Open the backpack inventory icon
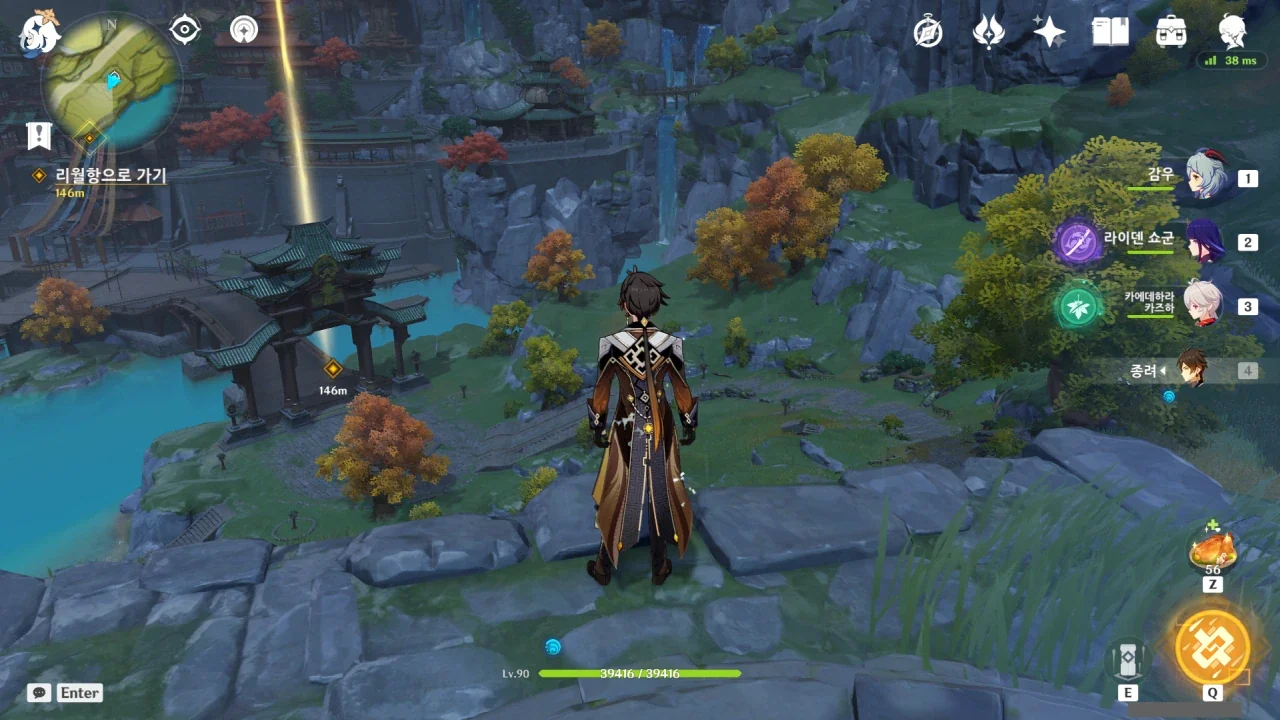The width and height of the screenshot is (1280, 720). pos(1171,32)
